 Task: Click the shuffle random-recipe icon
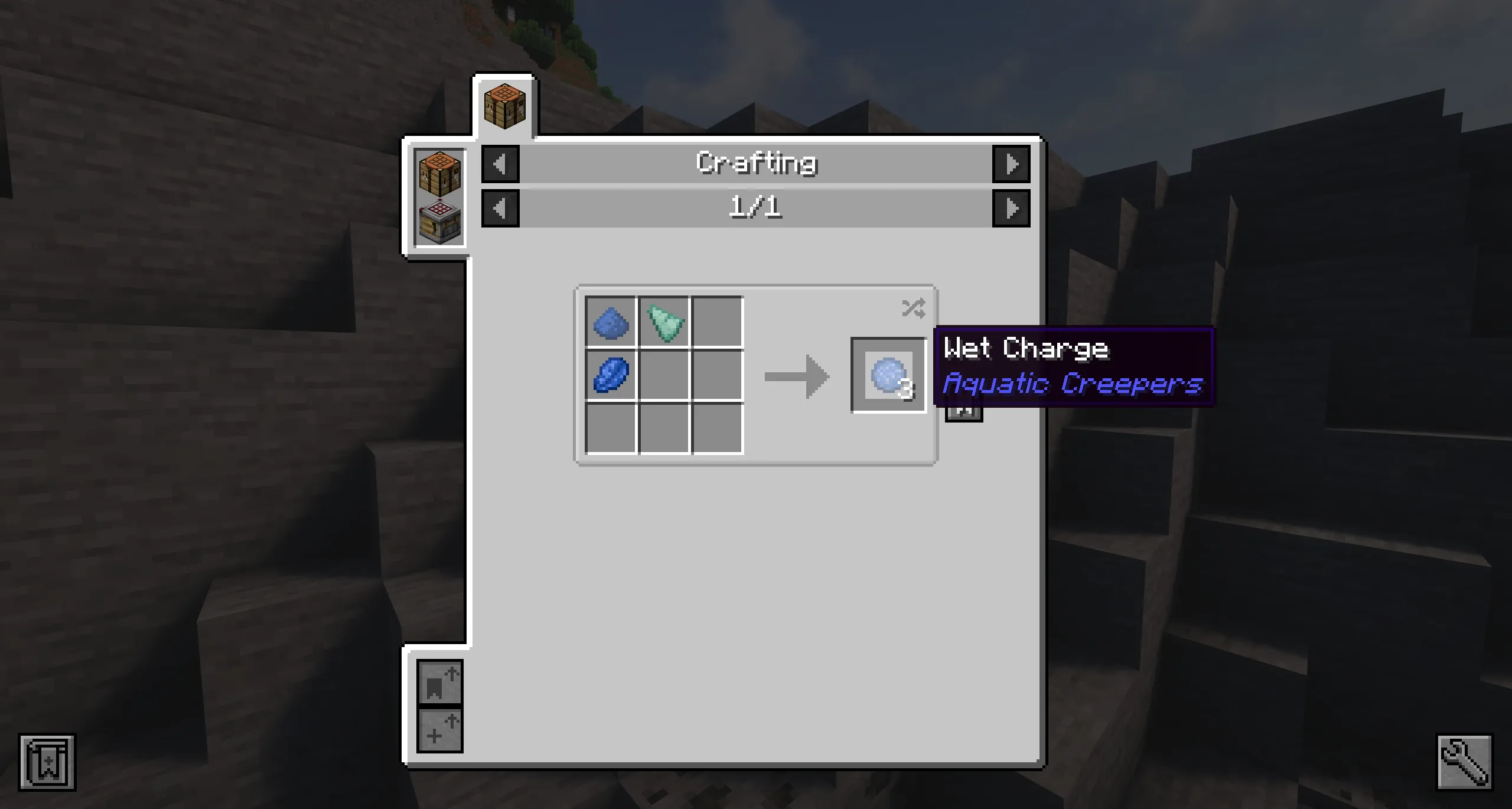point(913,307)
